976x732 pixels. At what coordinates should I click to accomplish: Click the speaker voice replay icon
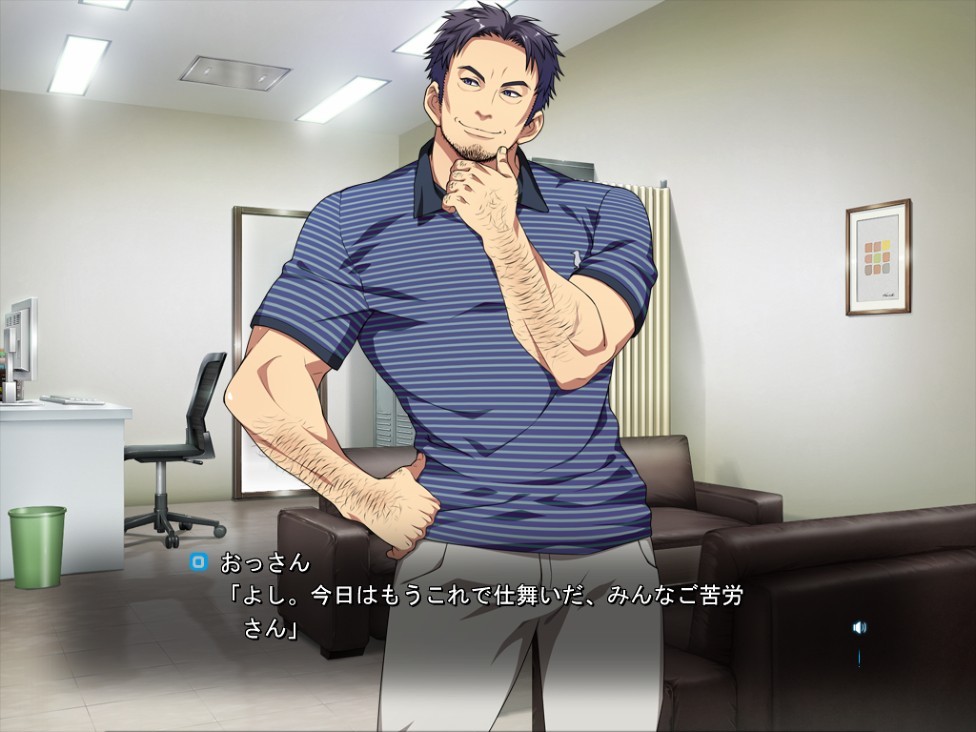coord(858,627)
